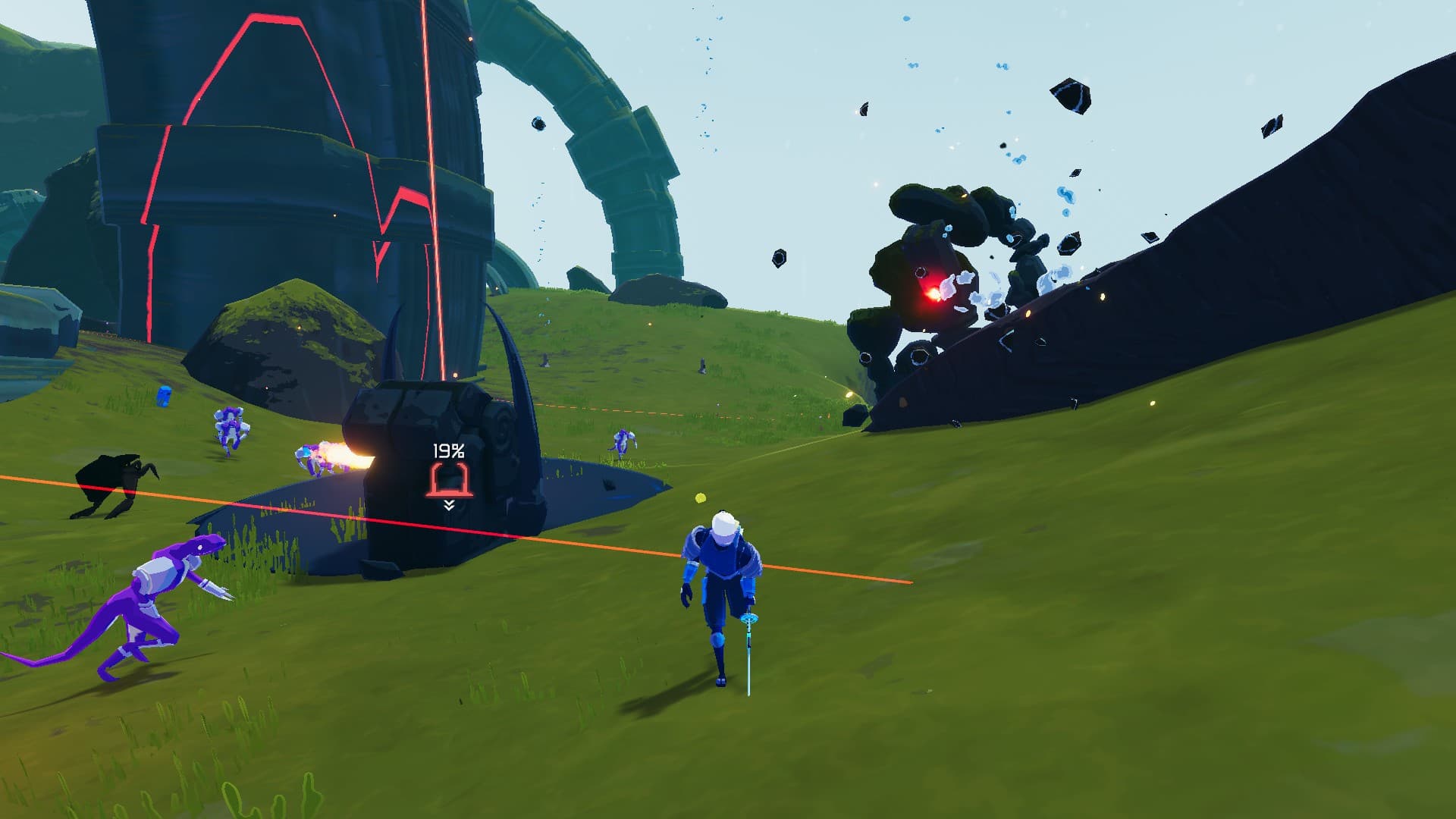The image size is (1456, 819).
Task: Expand the double-chevron below the teleporter icon
Action: pos(449,504)
